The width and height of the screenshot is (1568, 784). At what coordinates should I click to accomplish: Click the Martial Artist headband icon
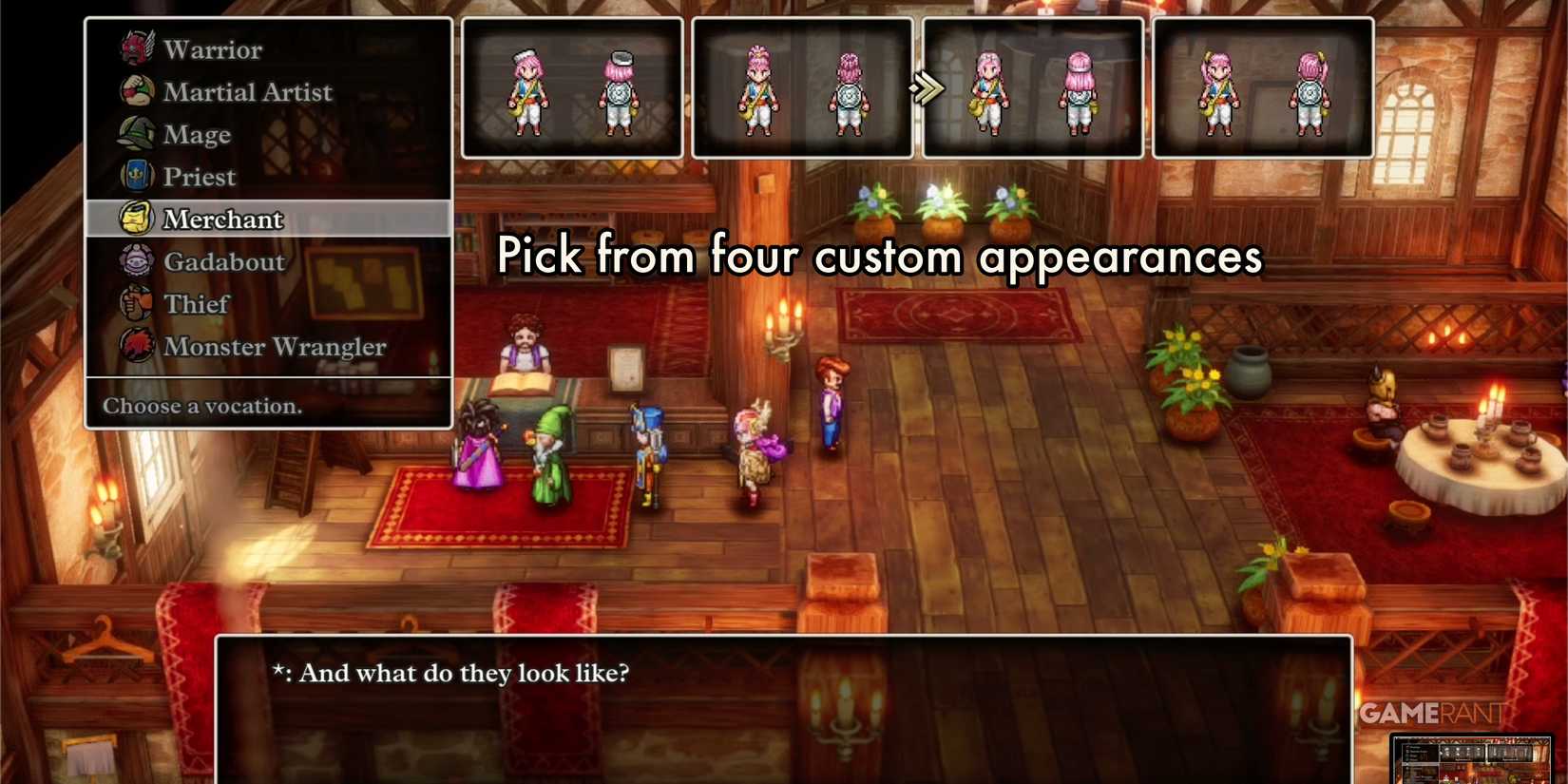point(137,91)
